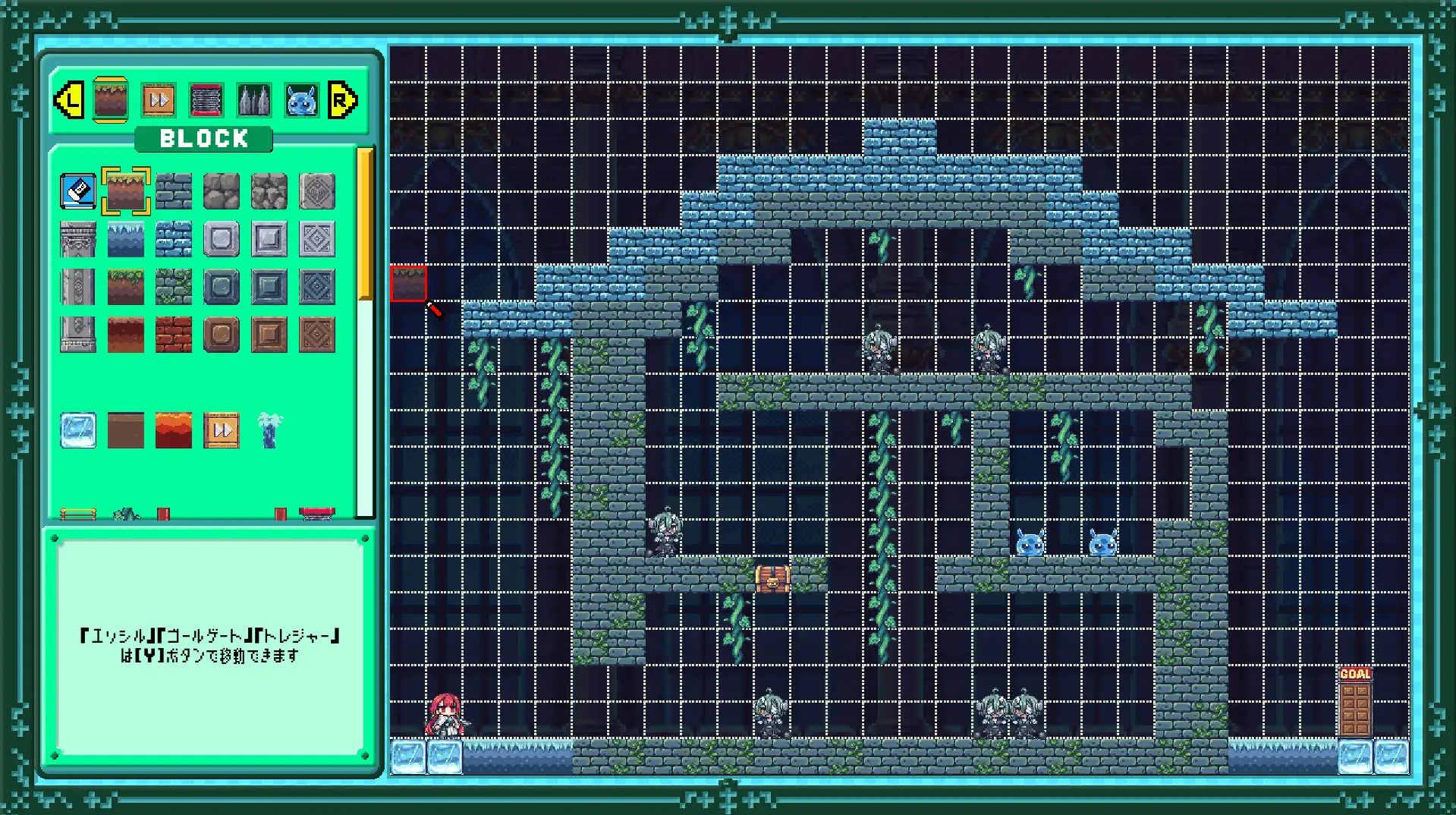This screenshot has width=1456, height=815.
Task: Pick the red brick tile
Action: pyautogui.click(x=174, y=335)
